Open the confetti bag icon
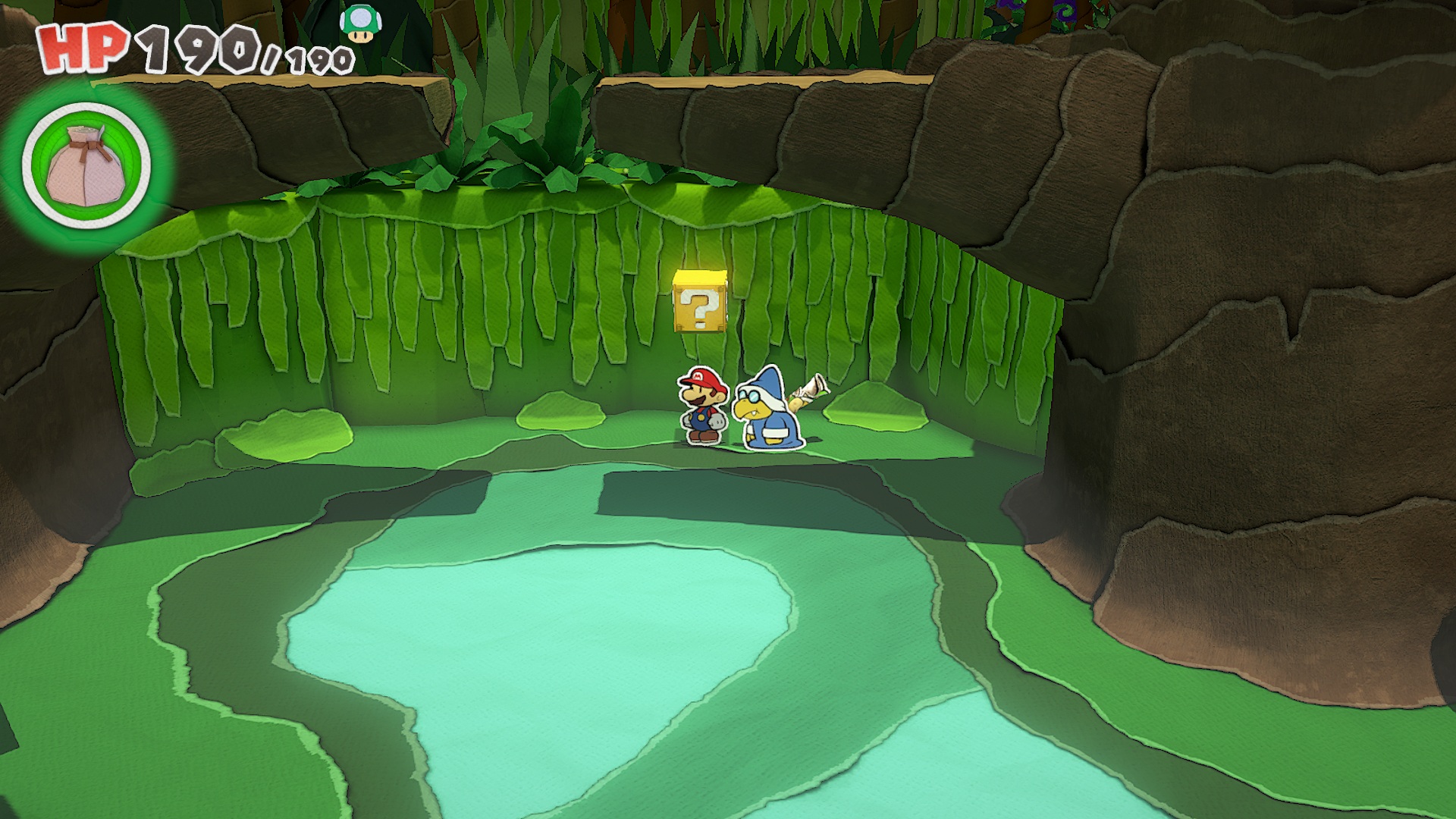Viewport: 1456px width, 819px height. (x=86, y=165)
